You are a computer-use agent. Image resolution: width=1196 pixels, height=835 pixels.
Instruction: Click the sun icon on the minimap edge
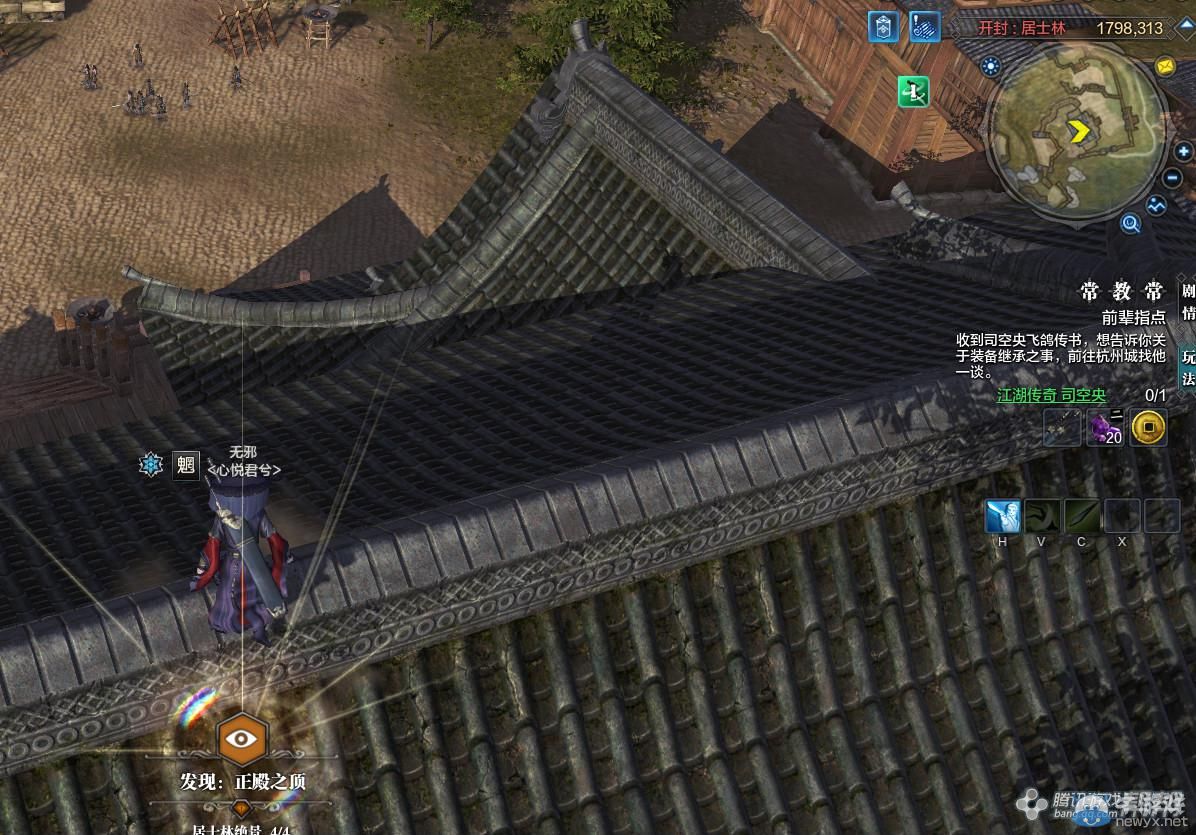tap(991, 67)
